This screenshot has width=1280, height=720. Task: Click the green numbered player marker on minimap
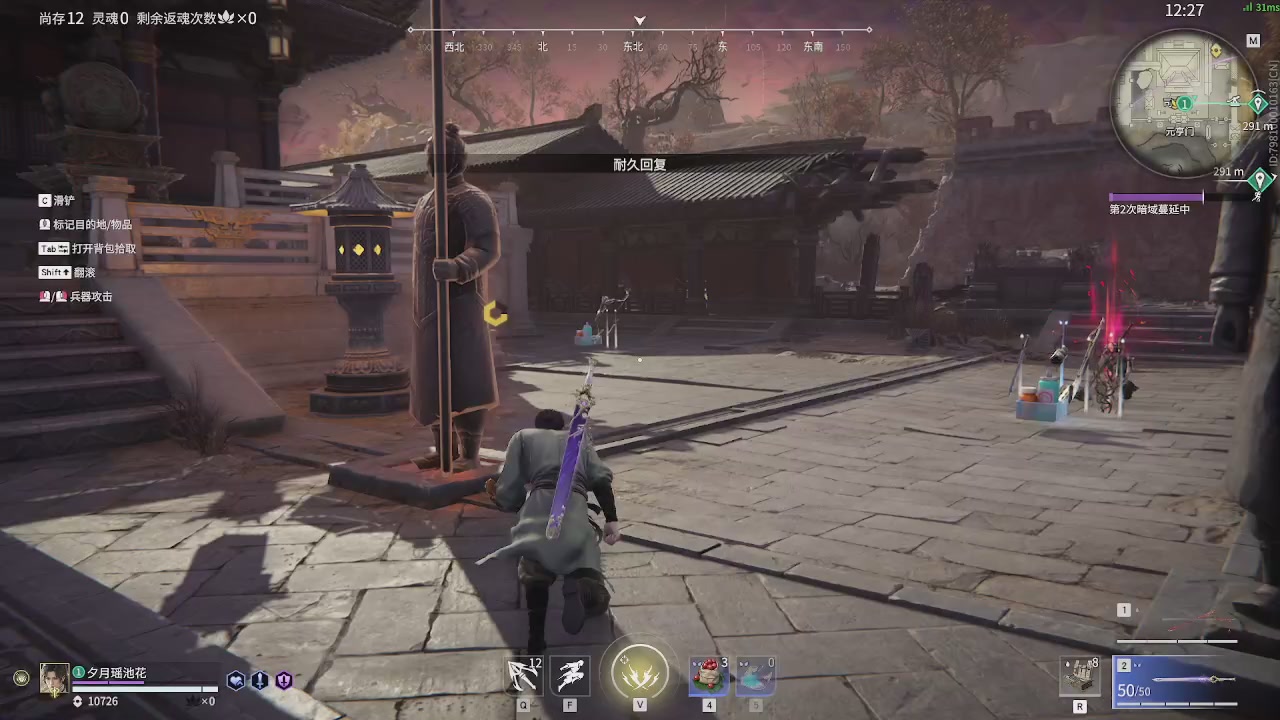pyautogui.click(x=1184, y=104)
